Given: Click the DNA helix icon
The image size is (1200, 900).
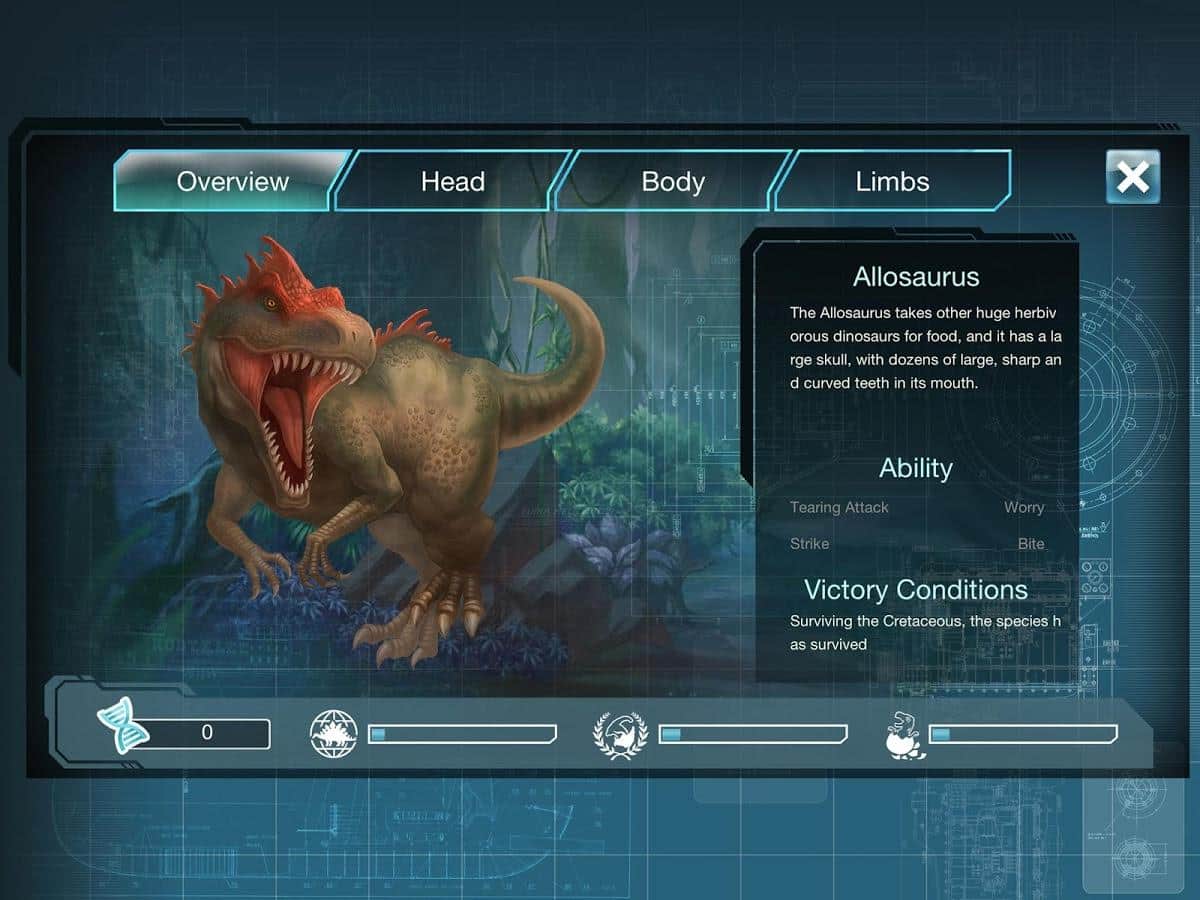Looking at the screenshot, I should [x=123, y=729].
